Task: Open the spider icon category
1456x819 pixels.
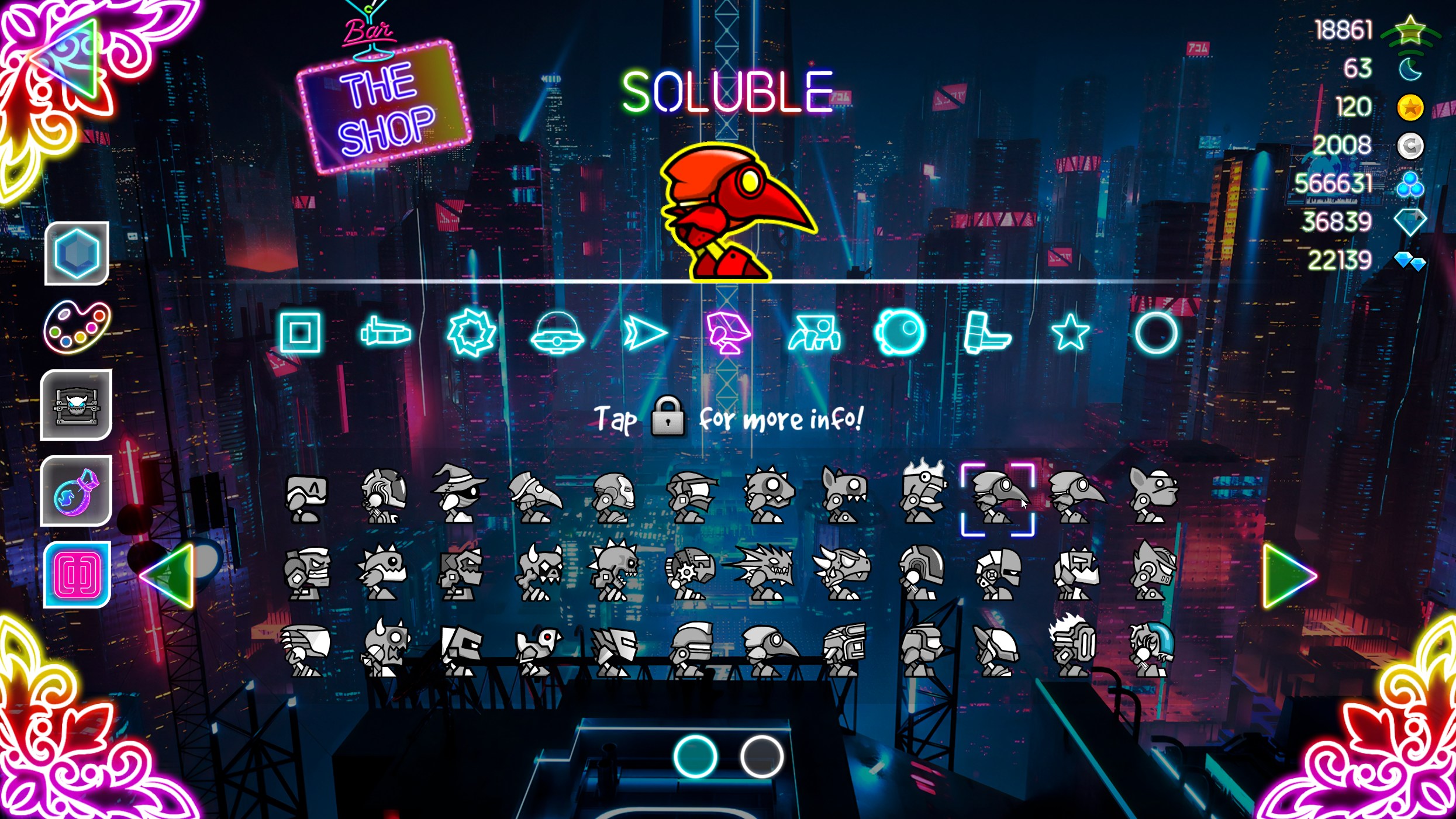Action: pos(814,334)
